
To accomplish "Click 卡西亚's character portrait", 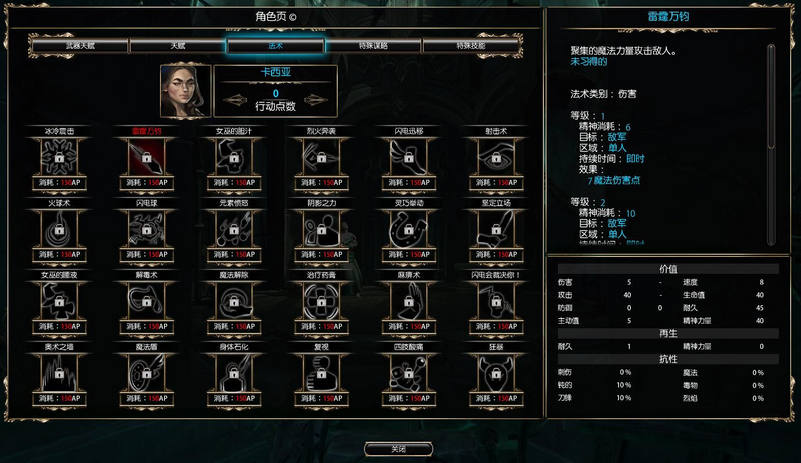I will click(185, 92).
